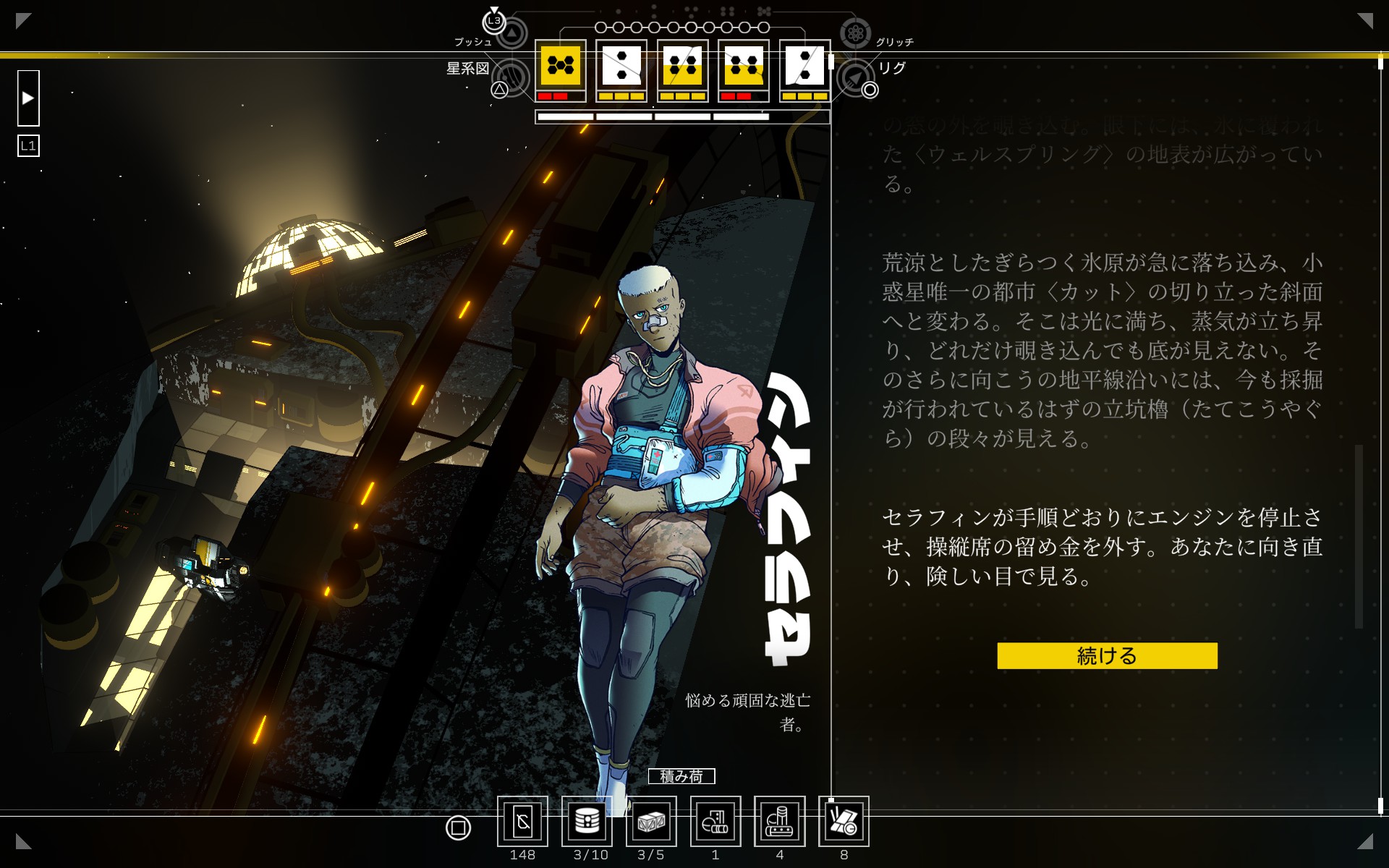Click the story text scrollbar
Viewport: 1389px width, 868px height.
click(x=1359, y=535)
